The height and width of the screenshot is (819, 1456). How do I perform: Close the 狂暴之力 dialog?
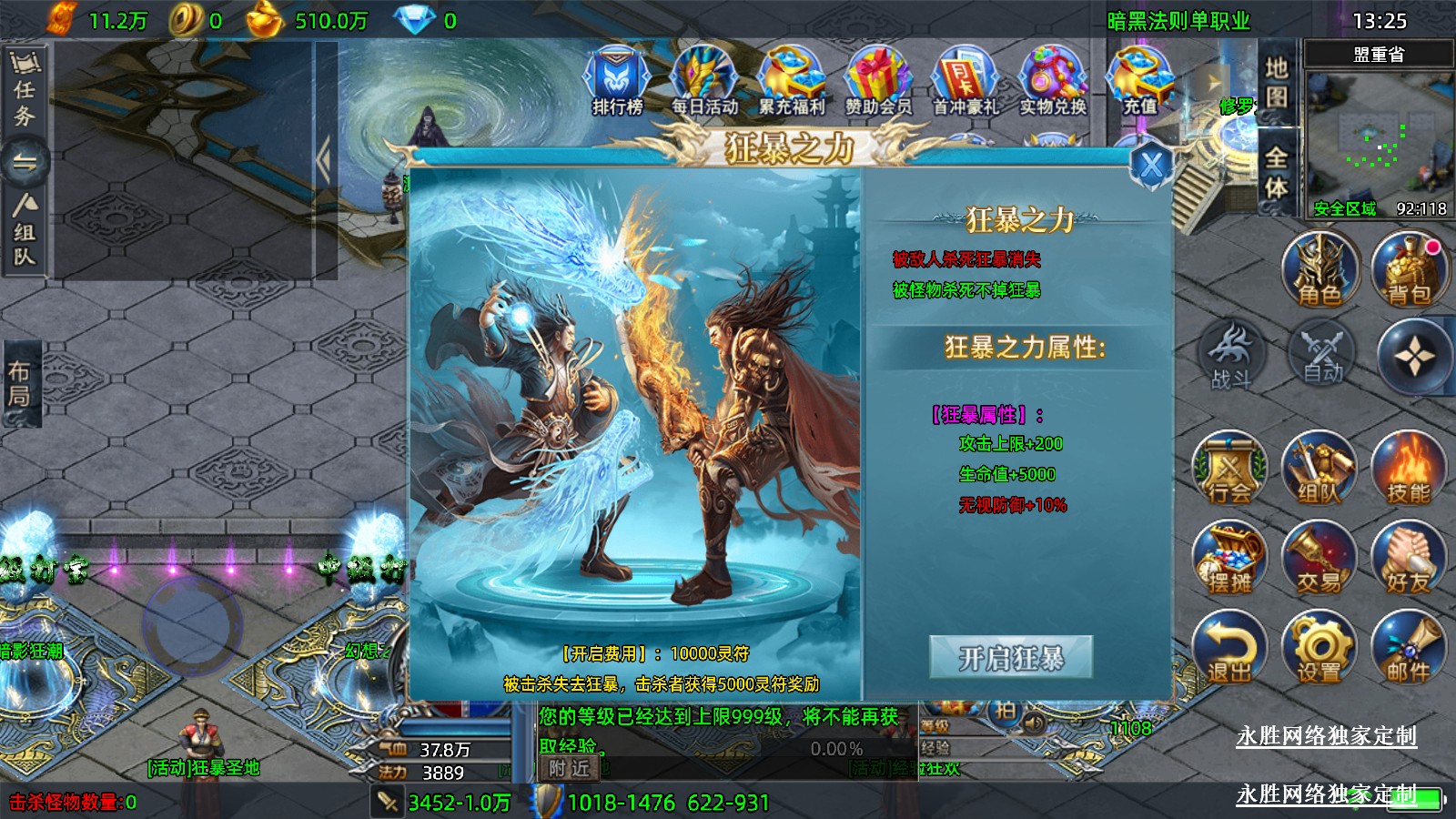[x=1151, y=166]
